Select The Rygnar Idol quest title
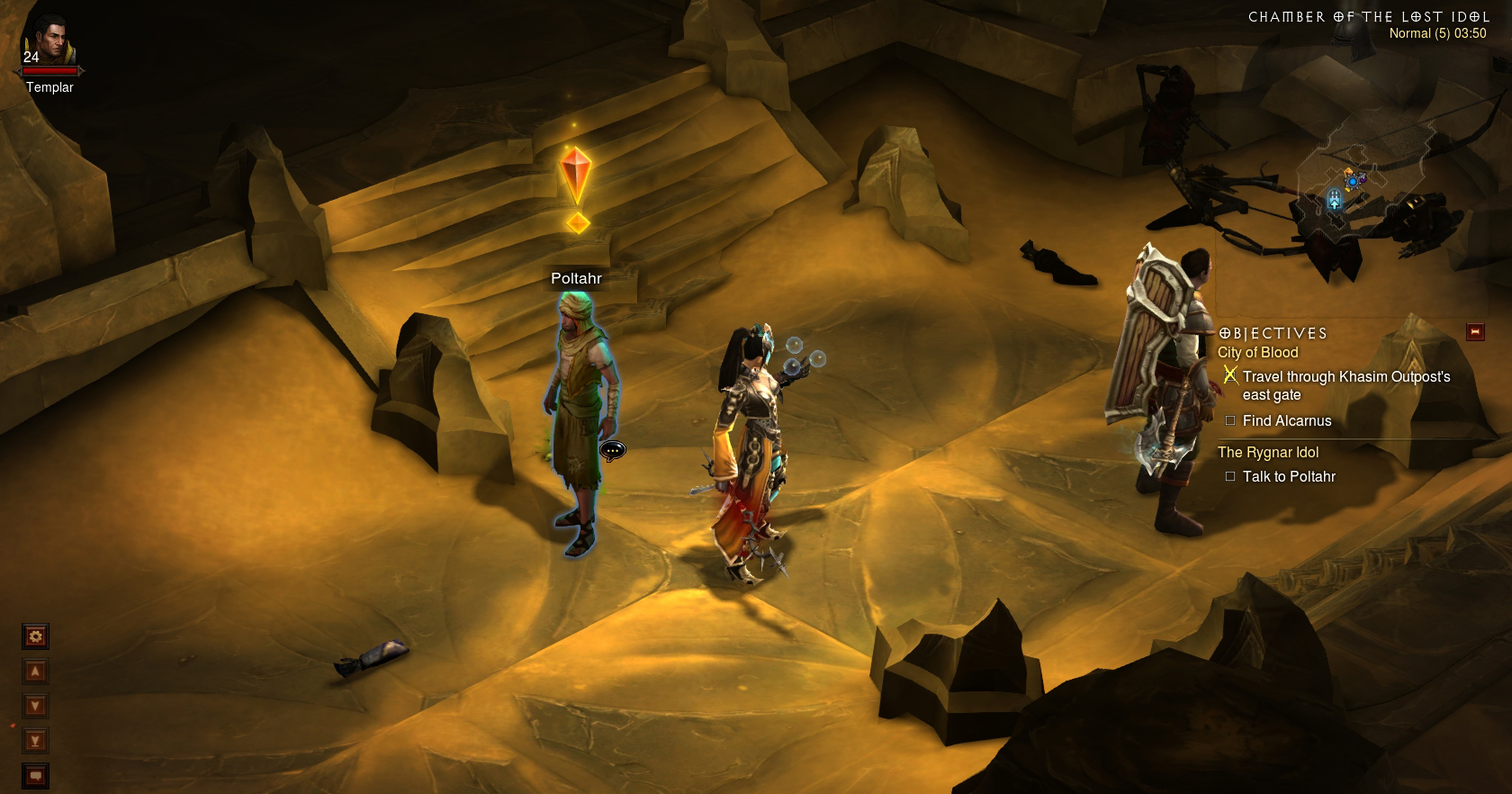Screen dimensions: 1512x794 1267,453
